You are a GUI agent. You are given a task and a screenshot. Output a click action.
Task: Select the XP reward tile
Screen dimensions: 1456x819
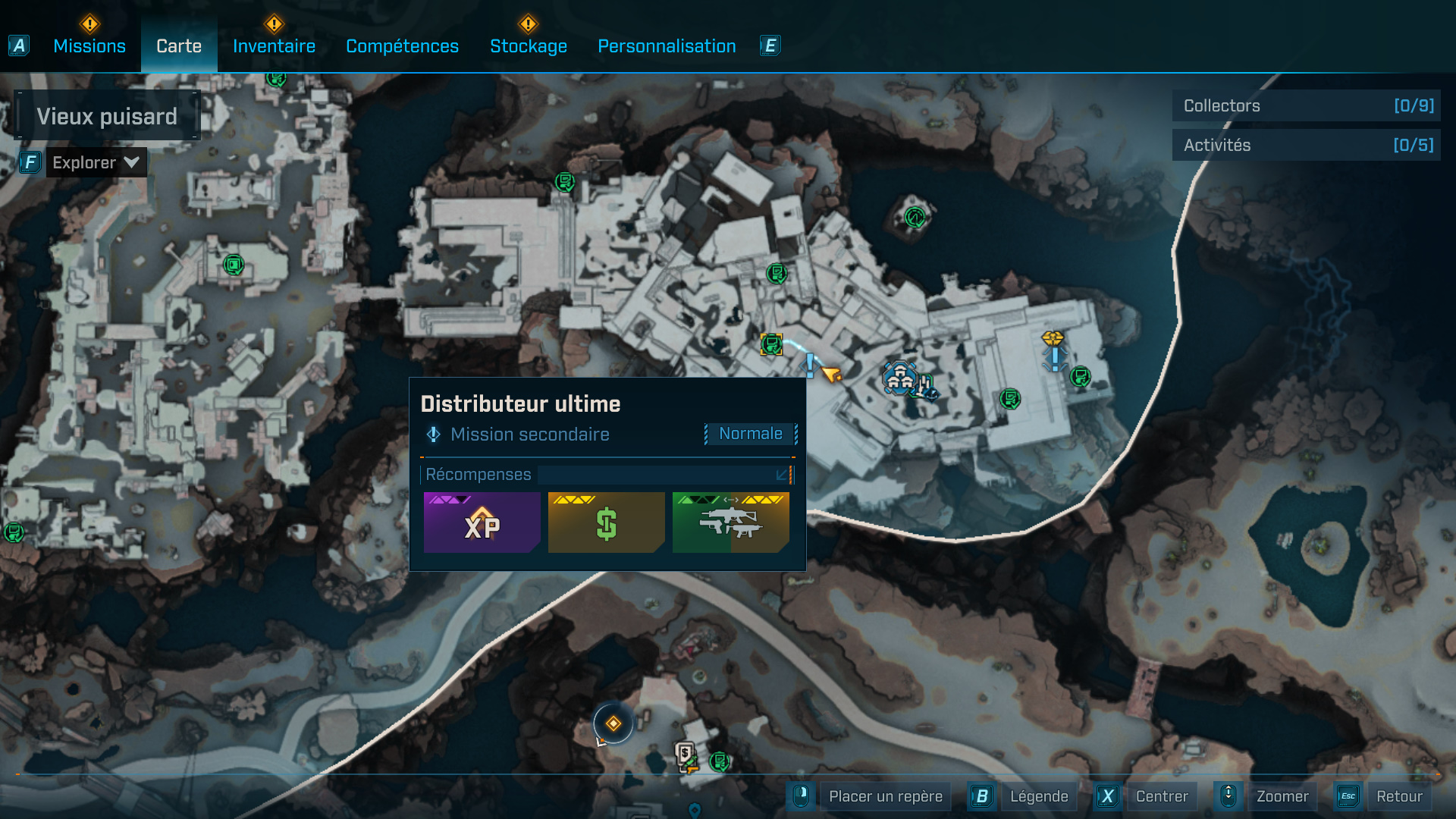[x=482, y=523]
